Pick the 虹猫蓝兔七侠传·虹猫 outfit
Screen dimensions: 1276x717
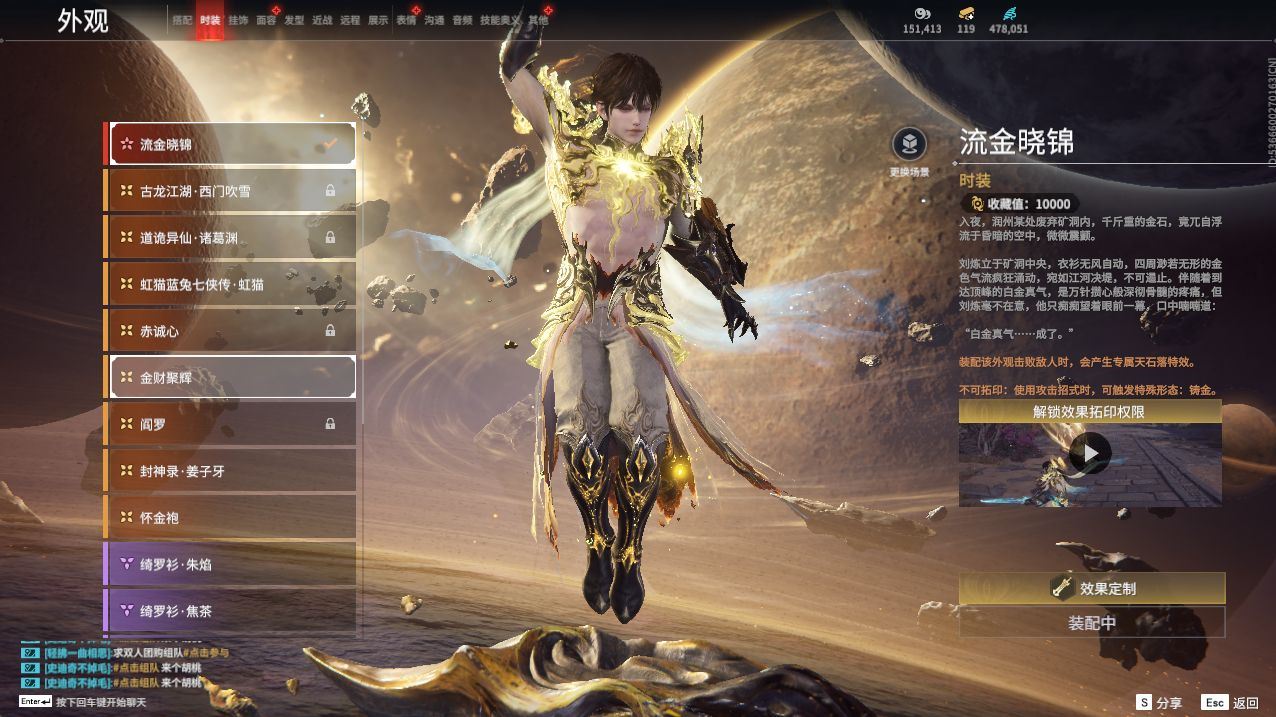(231, 284)
